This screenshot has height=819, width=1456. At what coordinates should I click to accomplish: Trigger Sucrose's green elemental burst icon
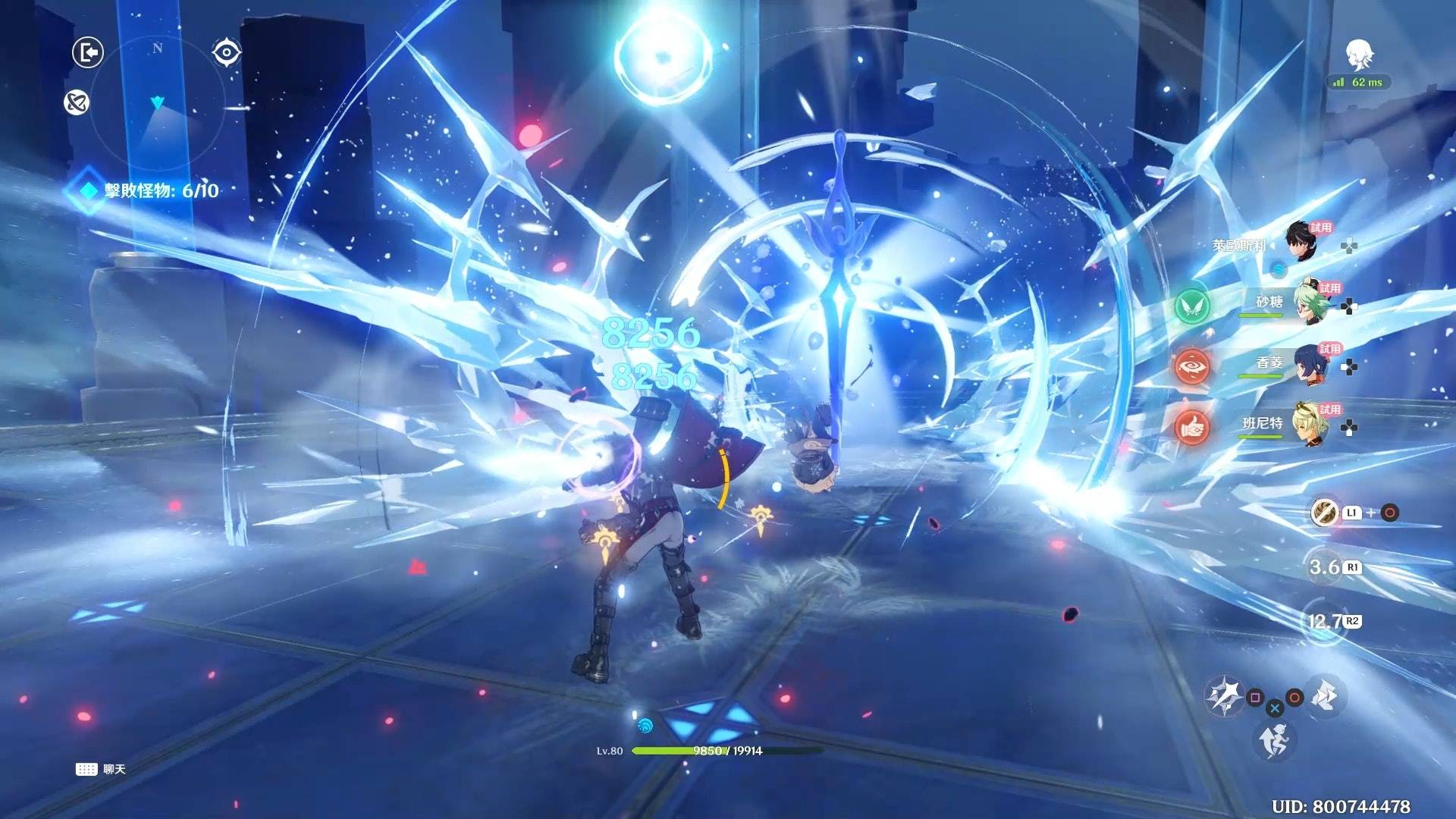[x=1192, y=306]
